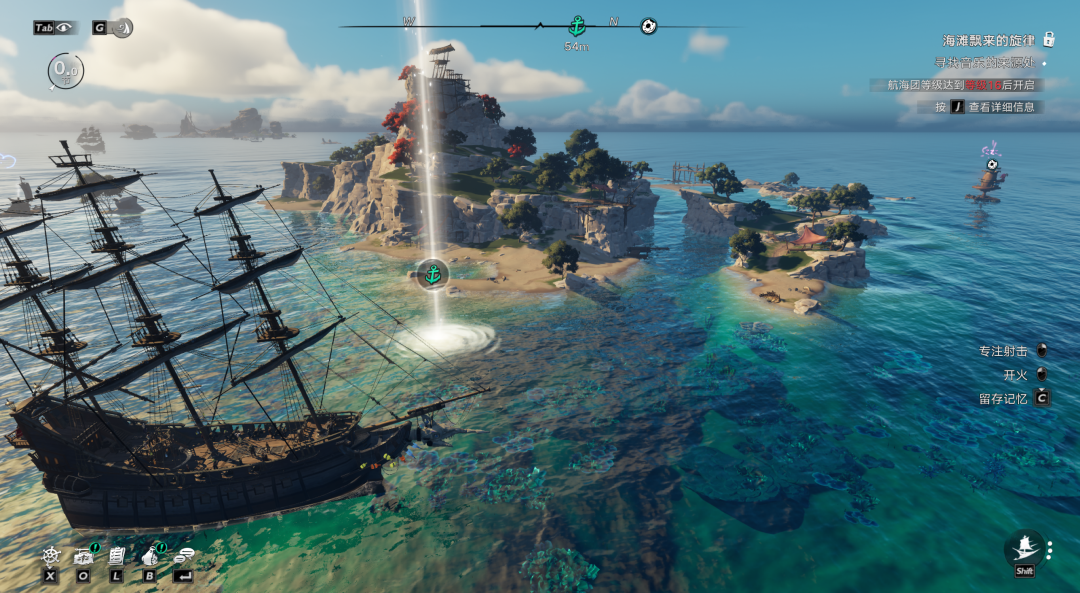Open the loot sack bag icon
This screenshot has height=593, width=1080.
coord(151,555)
